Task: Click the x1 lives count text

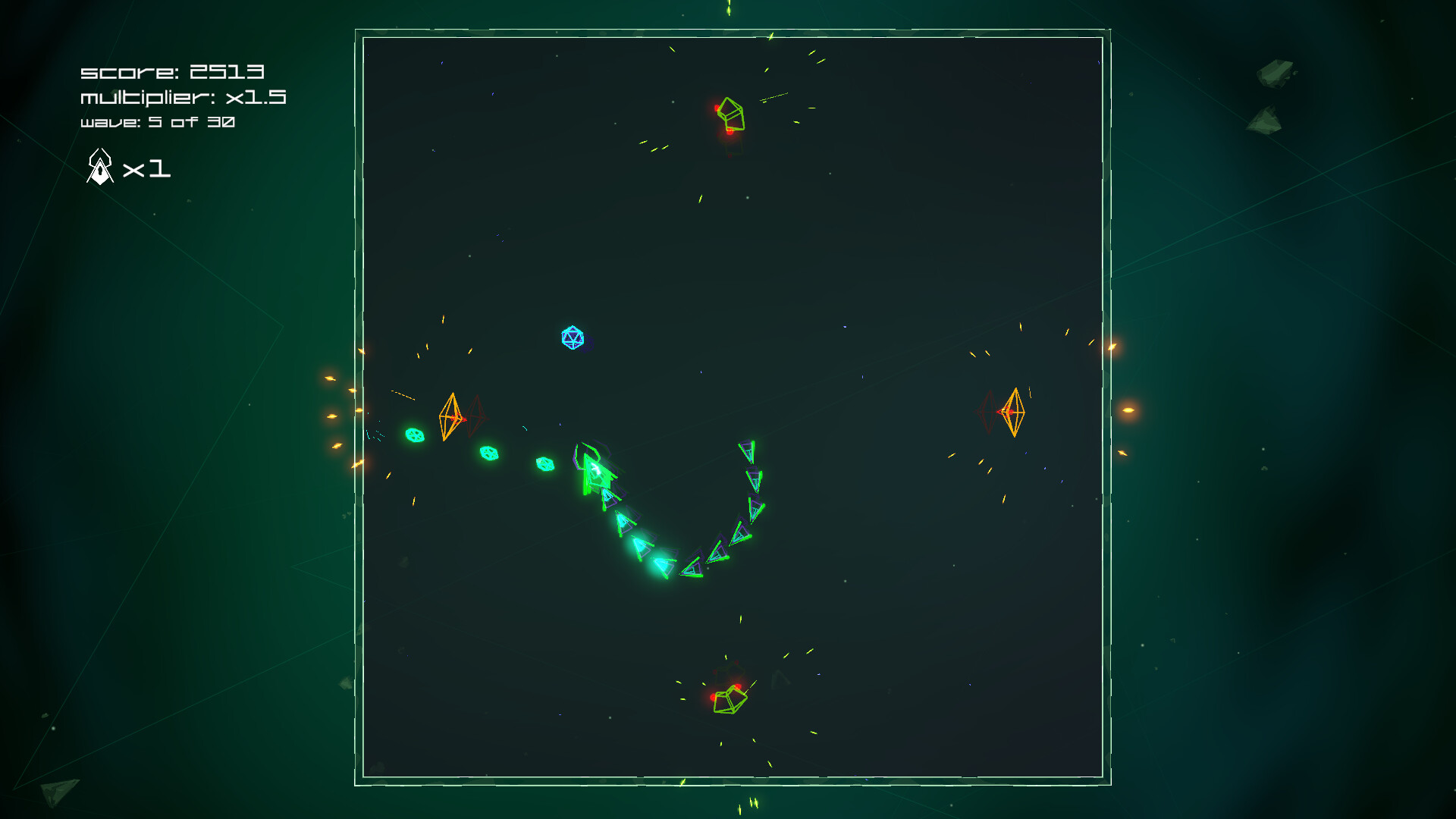Action: pyautogui.click(x=149, y=170)
